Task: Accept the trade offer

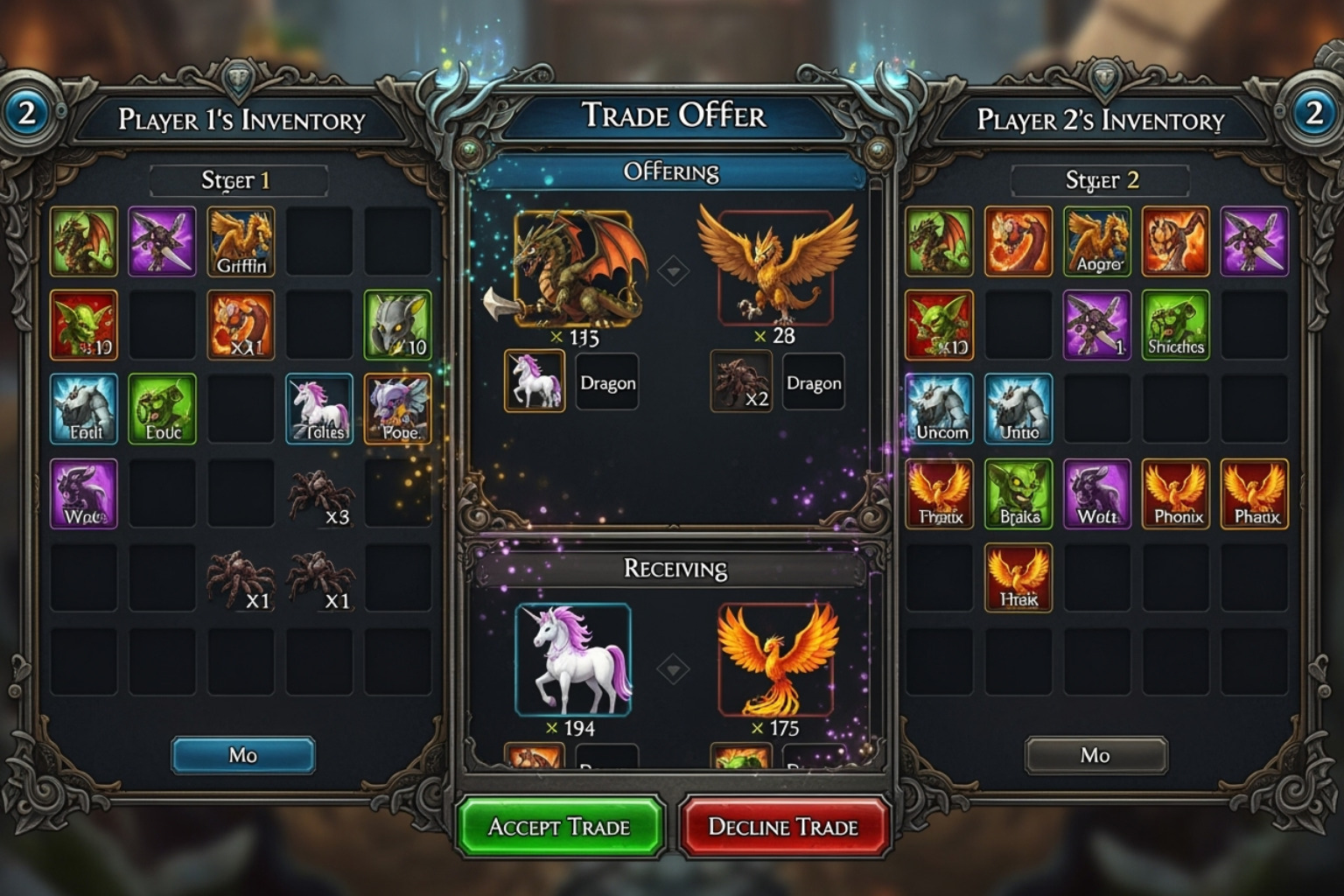Action: (559, 826)
